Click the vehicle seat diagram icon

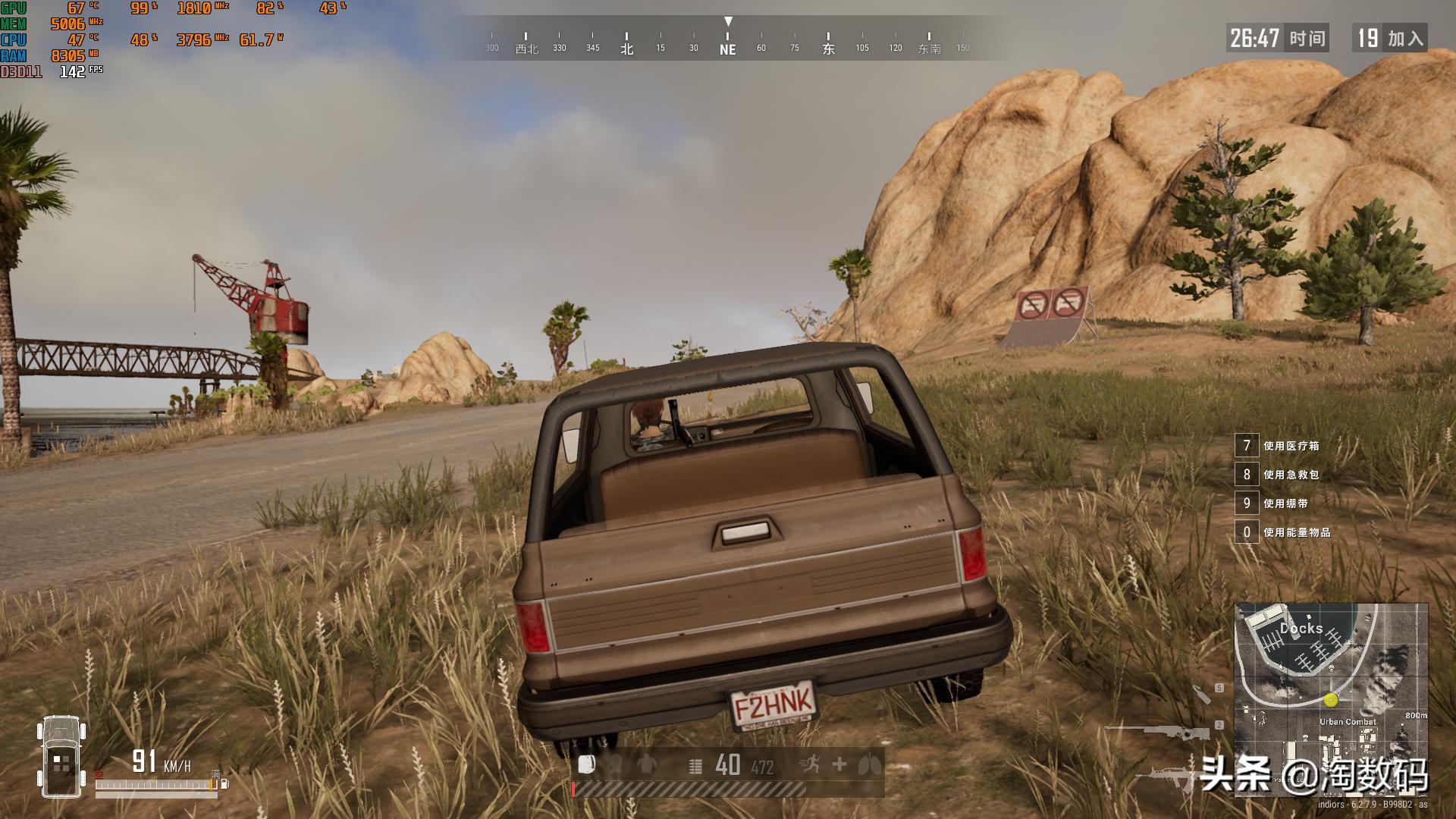tap(61, 757)
